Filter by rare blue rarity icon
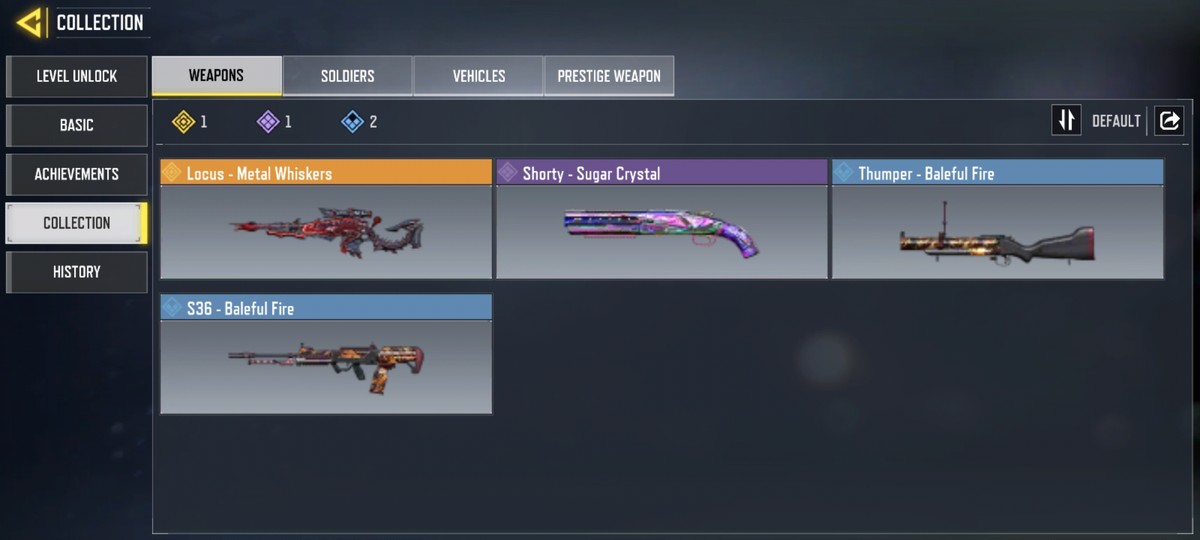Viewport: 1200px width, 540px height. [352, 122]
